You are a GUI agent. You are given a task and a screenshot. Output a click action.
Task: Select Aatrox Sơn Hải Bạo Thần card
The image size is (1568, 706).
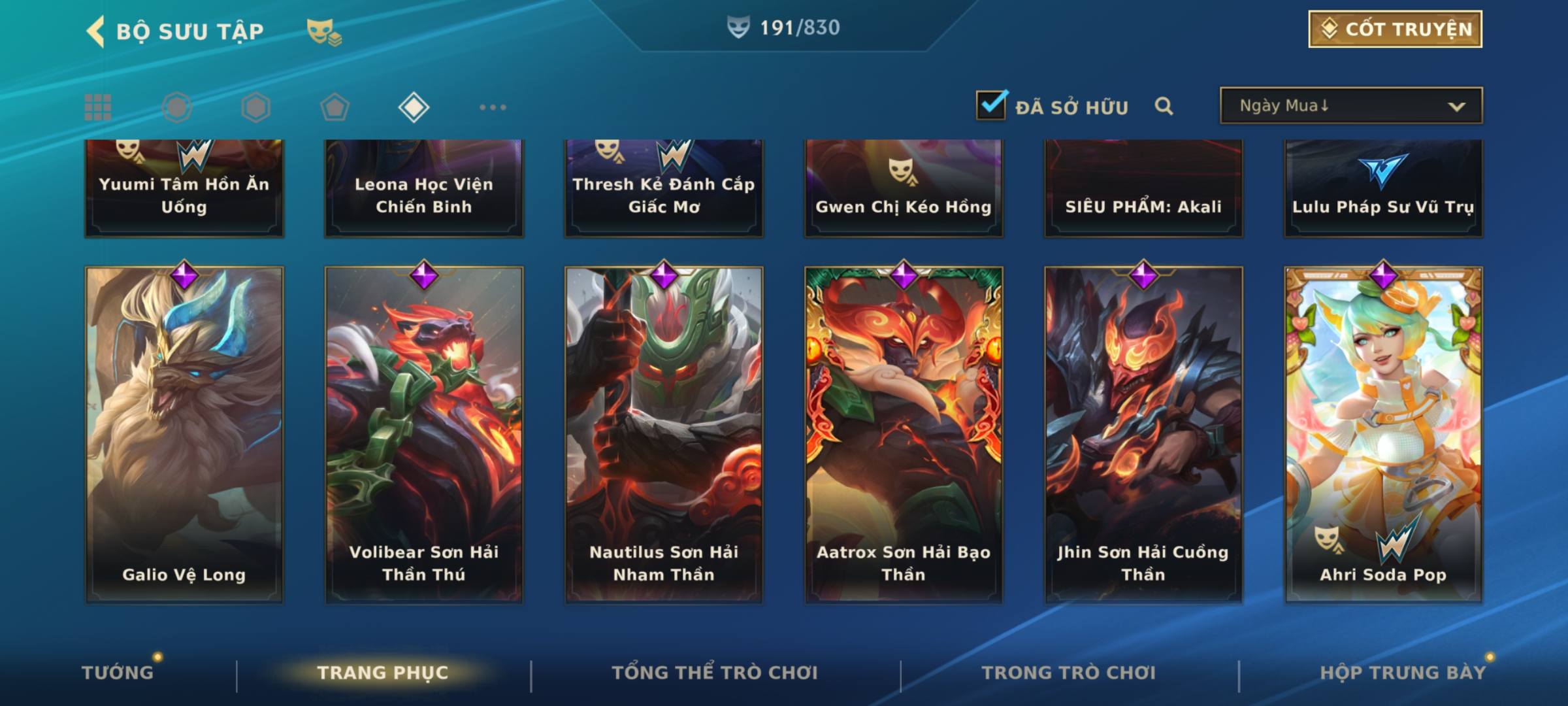(904, 435)
